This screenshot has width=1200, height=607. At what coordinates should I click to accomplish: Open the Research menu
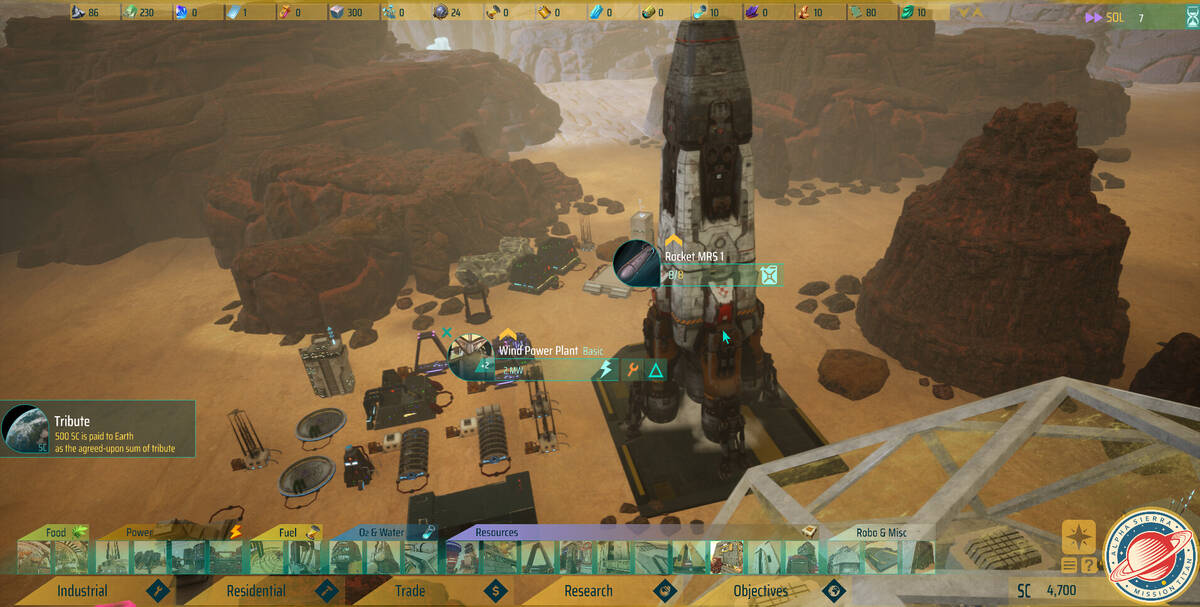(588, 591)
